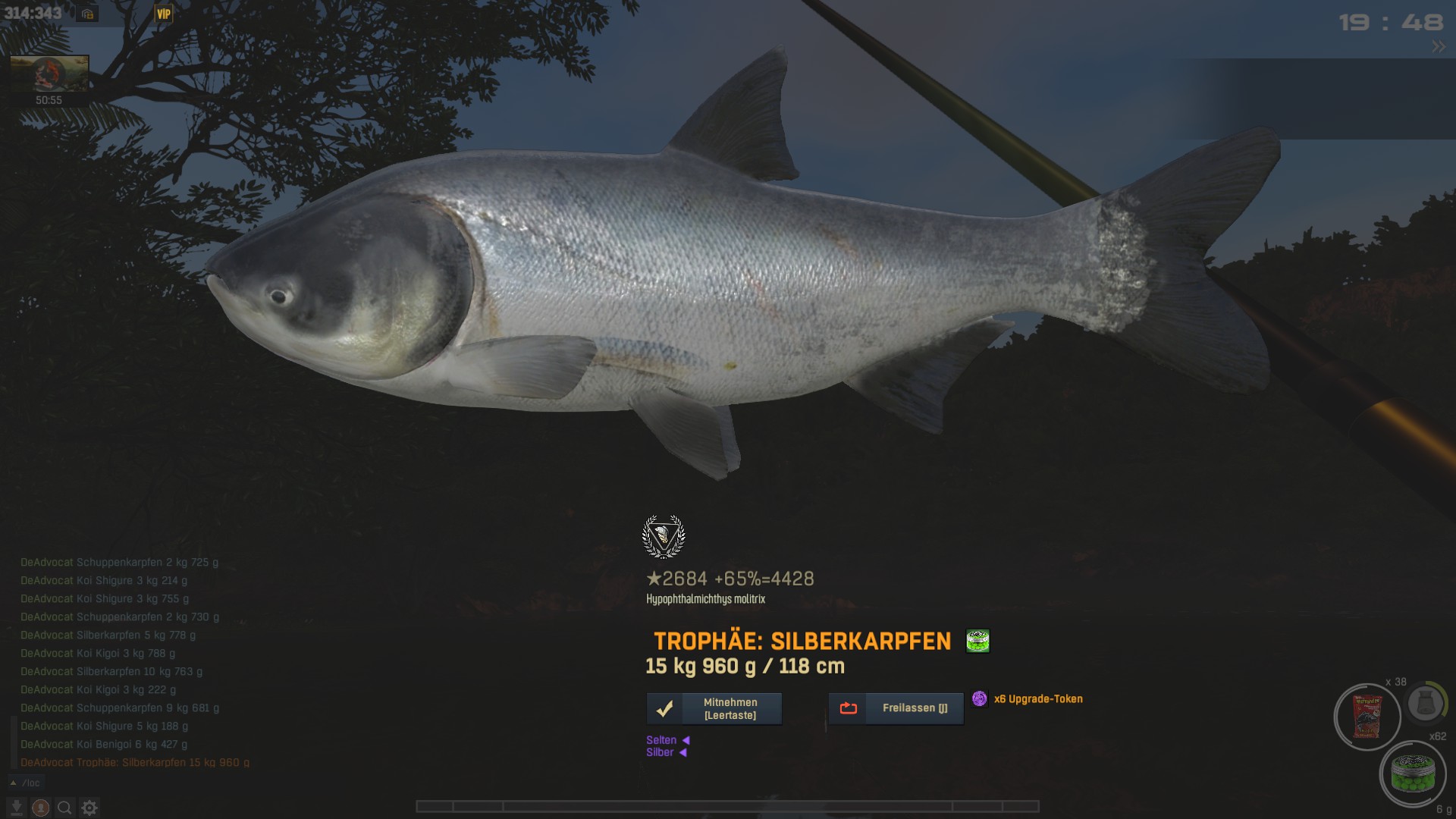
Task: Release the fish with the Freilassen button
Action: 896,708
